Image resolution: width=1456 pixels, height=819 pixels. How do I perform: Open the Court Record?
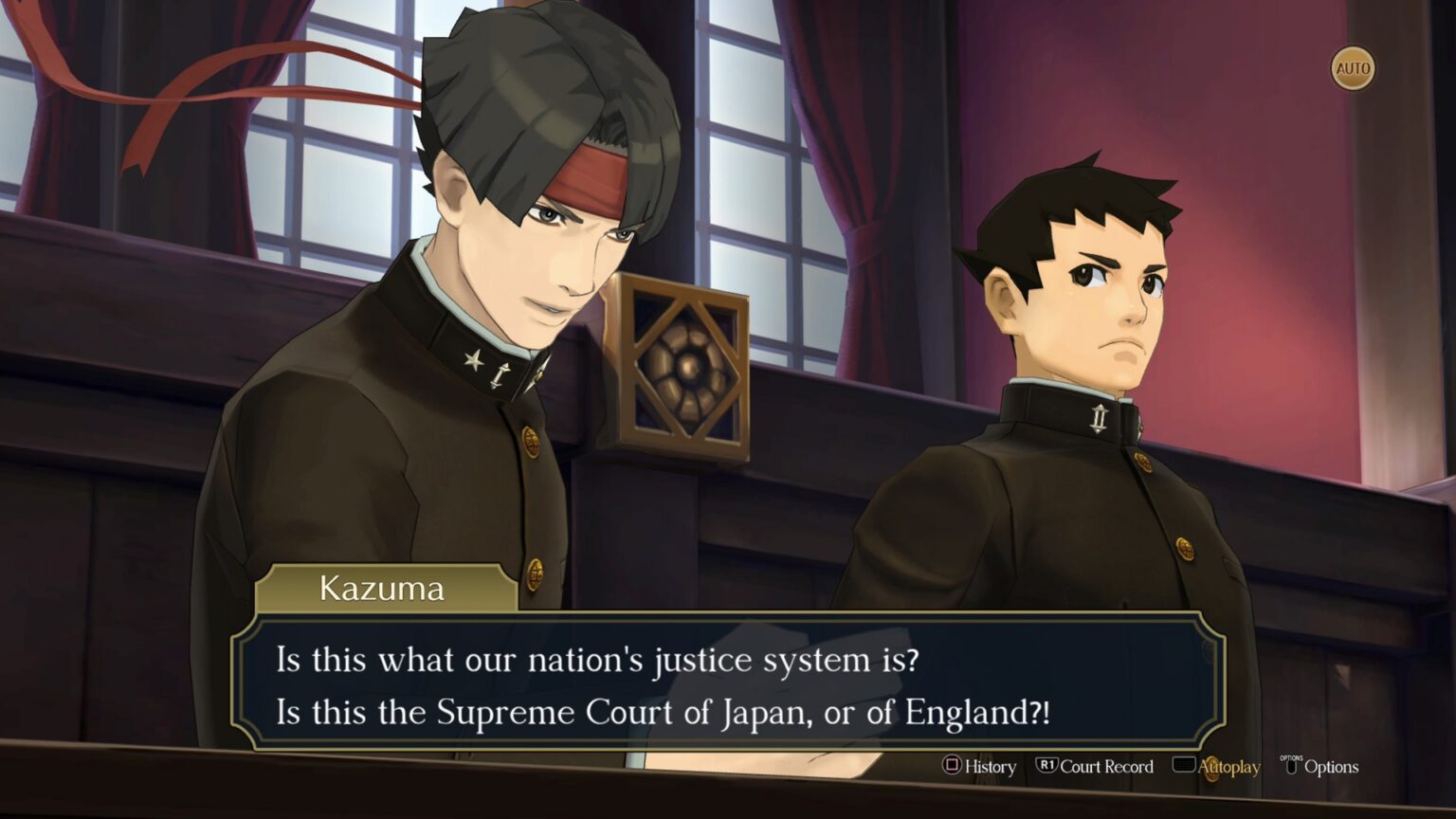click(x=1095, y=766)
